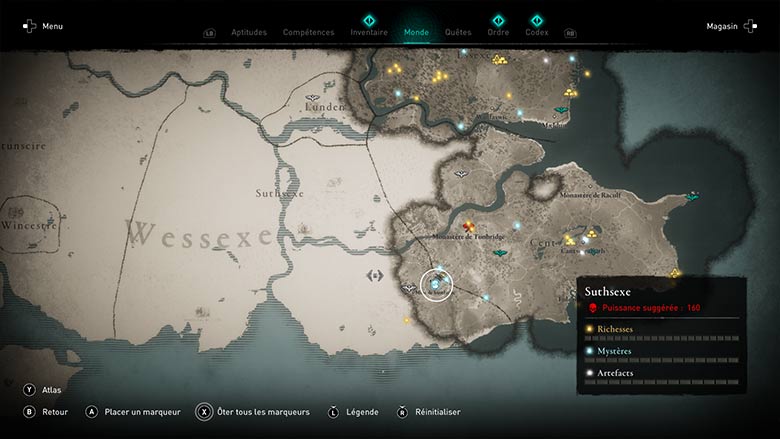
Task: Open the Ordre tab
Action: coord(498,32)
